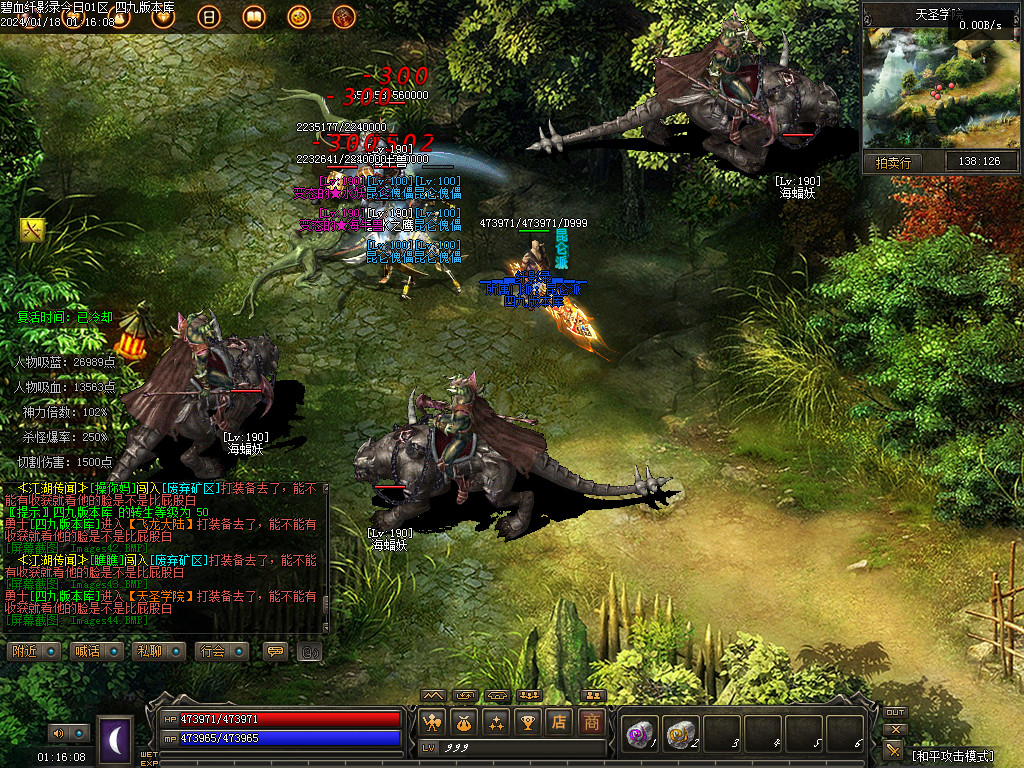The image size is (1024, 768).
Task: Toggle the sound speaker button
Action: click(x=62, y=733)
